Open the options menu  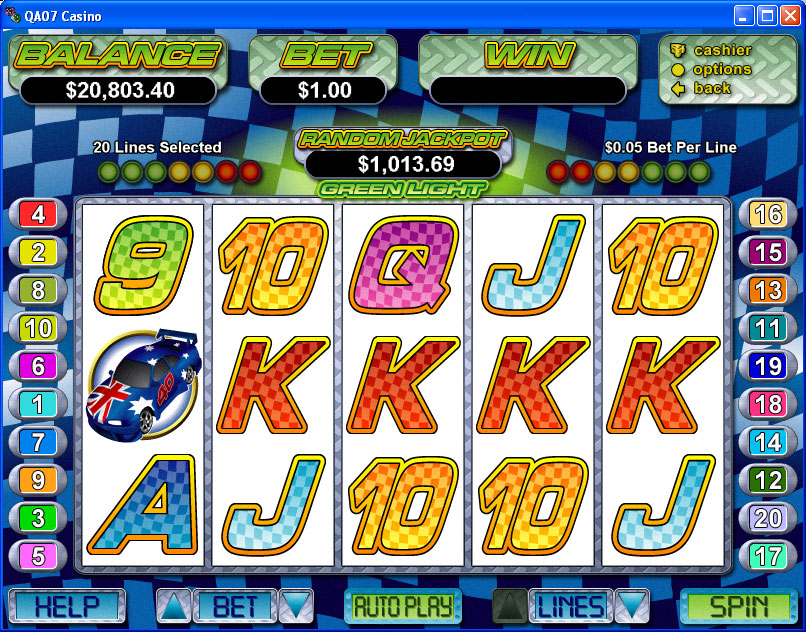pyautogui.click(x=722, y=69)
